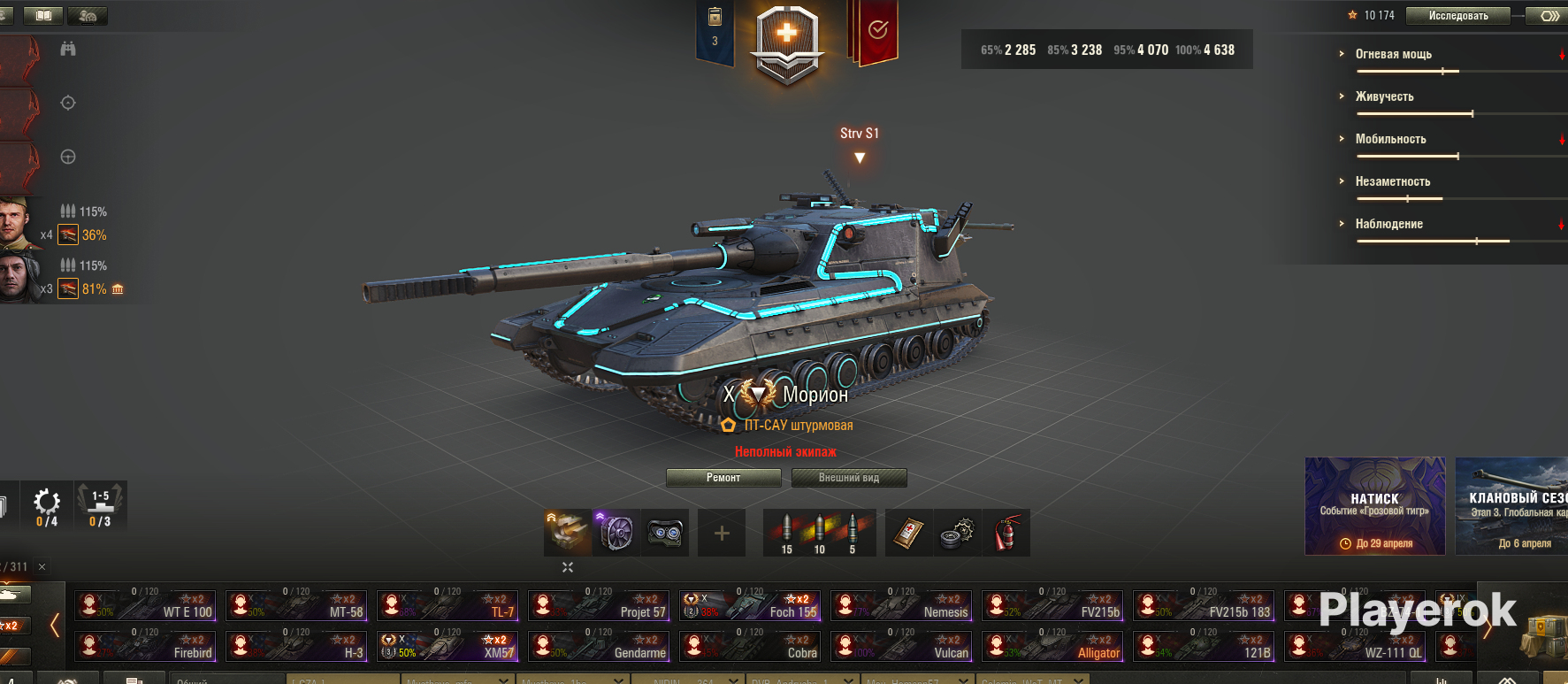Screen dimensions: 1568x684
Task: Pick the Alligator tank from the carousel
Action: point(1052,646)
